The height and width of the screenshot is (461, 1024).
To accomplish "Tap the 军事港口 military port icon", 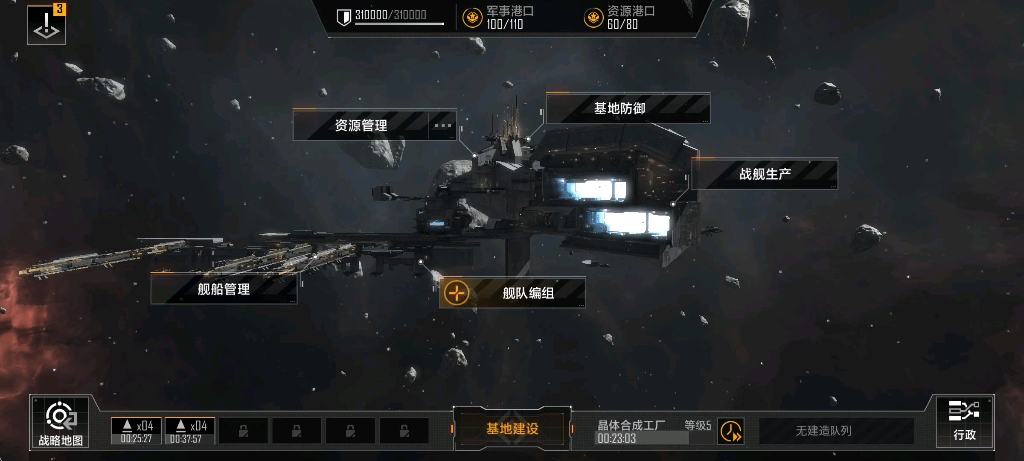I will pos(473,17).
